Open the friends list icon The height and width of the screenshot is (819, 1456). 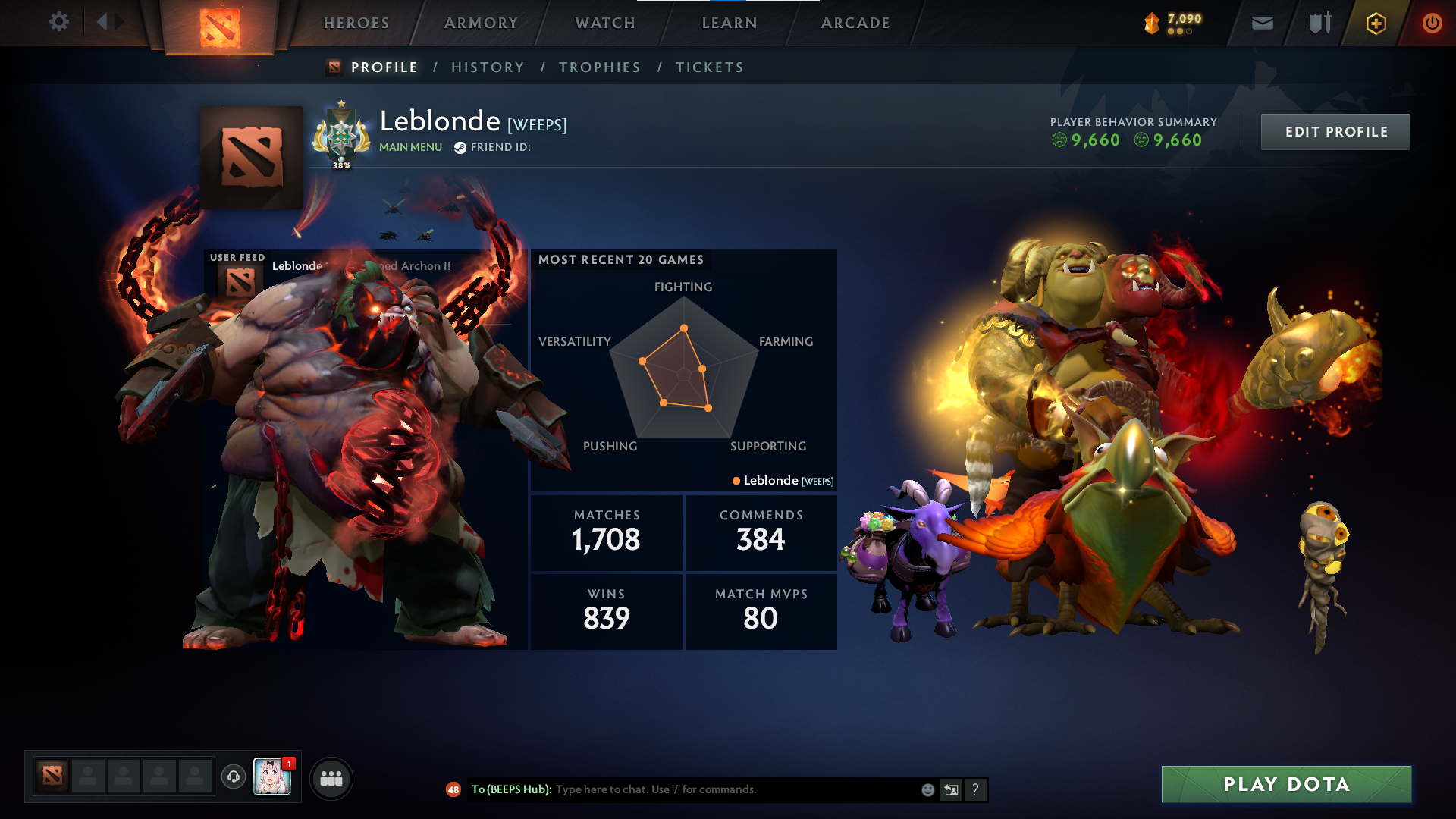pyautogui.click(x=331, y=777)
